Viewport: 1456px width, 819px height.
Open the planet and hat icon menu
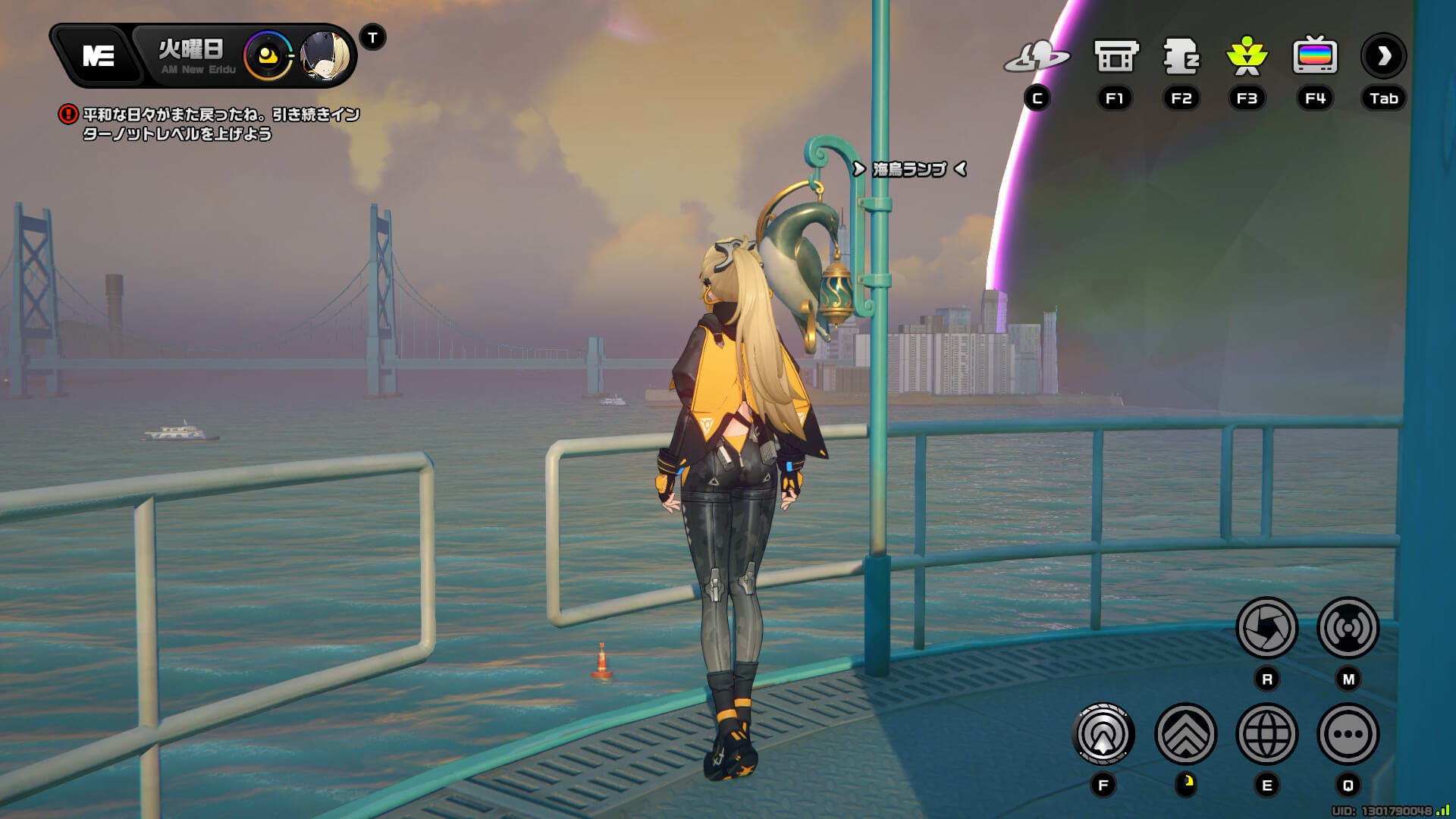1037,56
